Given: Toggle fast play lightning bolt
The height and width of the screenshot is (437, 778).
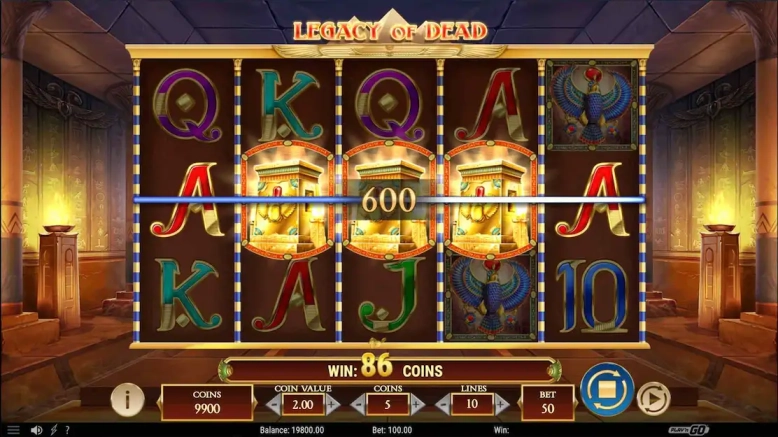Looking at the screenshot, I should (53, 430).
